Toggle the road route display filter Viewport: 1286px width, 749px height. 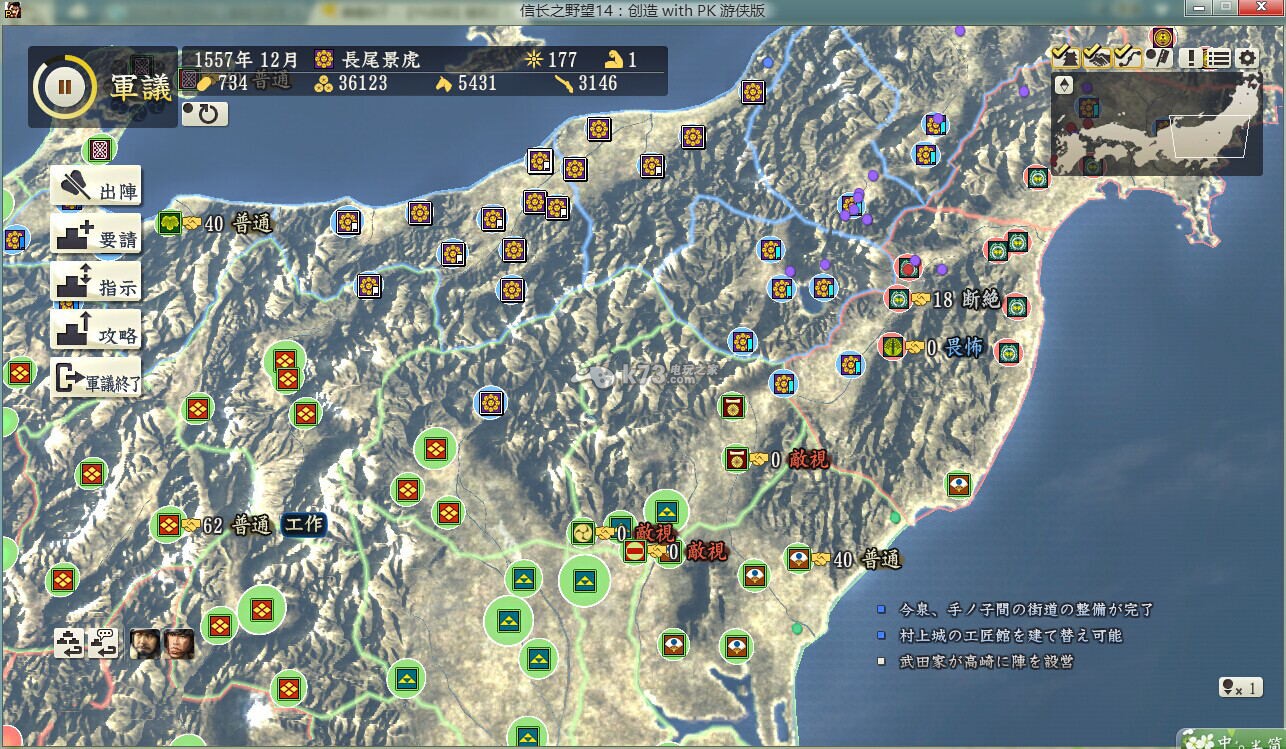[x=1128, y=56]
